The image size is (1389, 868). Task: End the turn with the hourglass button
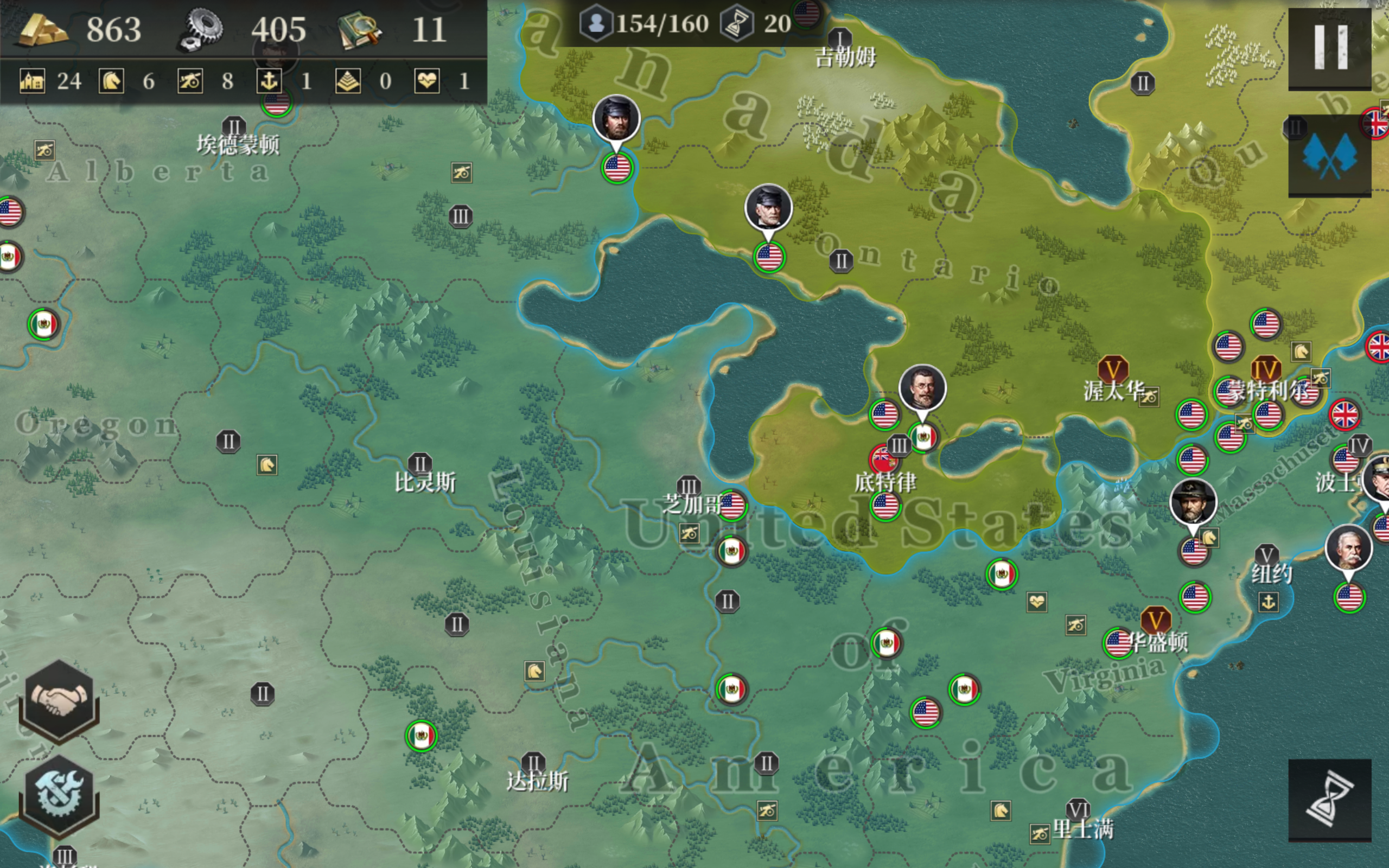click(x=1329, y=800)
